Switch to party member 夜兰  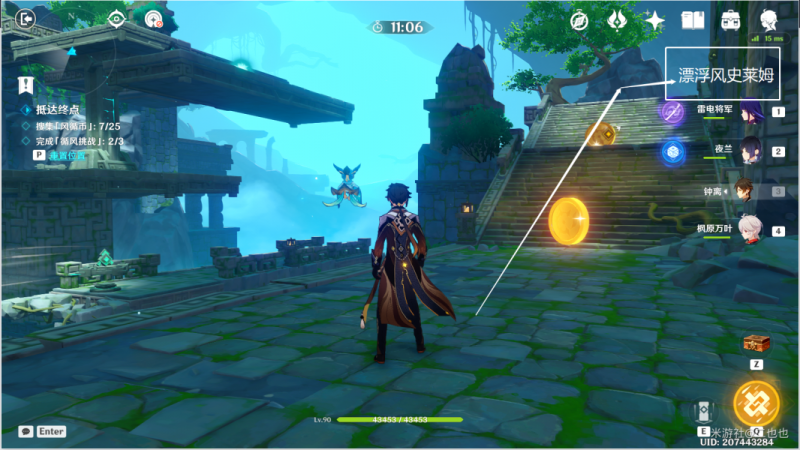[x=752, y=151]
